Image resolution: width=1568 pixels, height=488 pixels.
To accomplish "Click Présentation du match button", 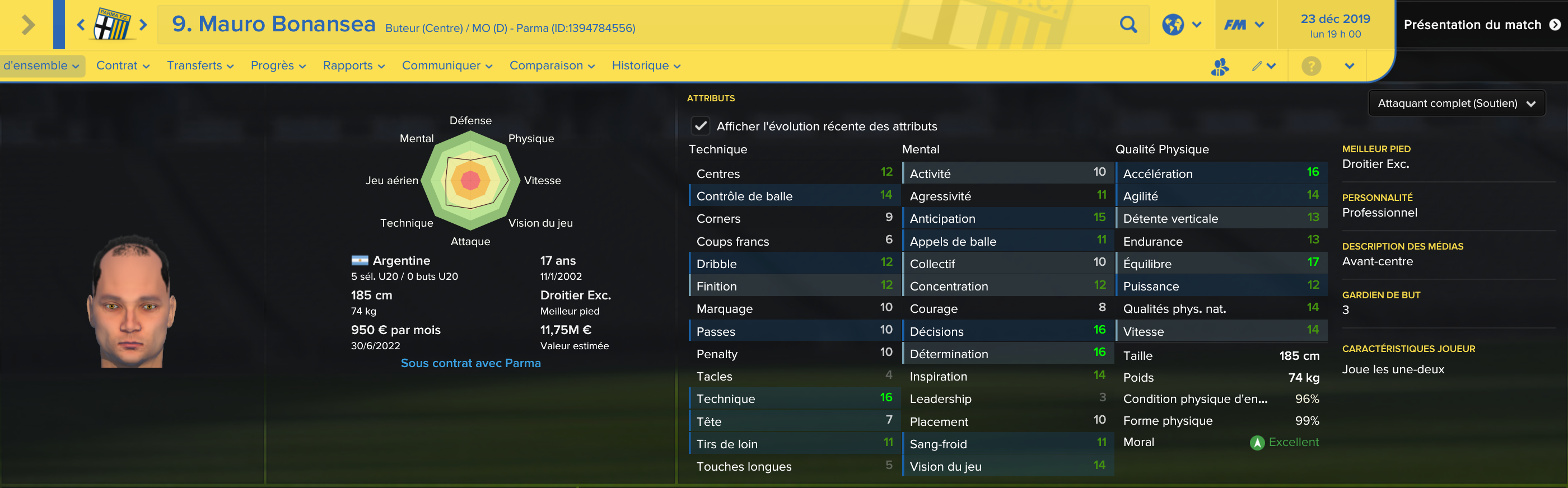I will (x=1481, y=25).
